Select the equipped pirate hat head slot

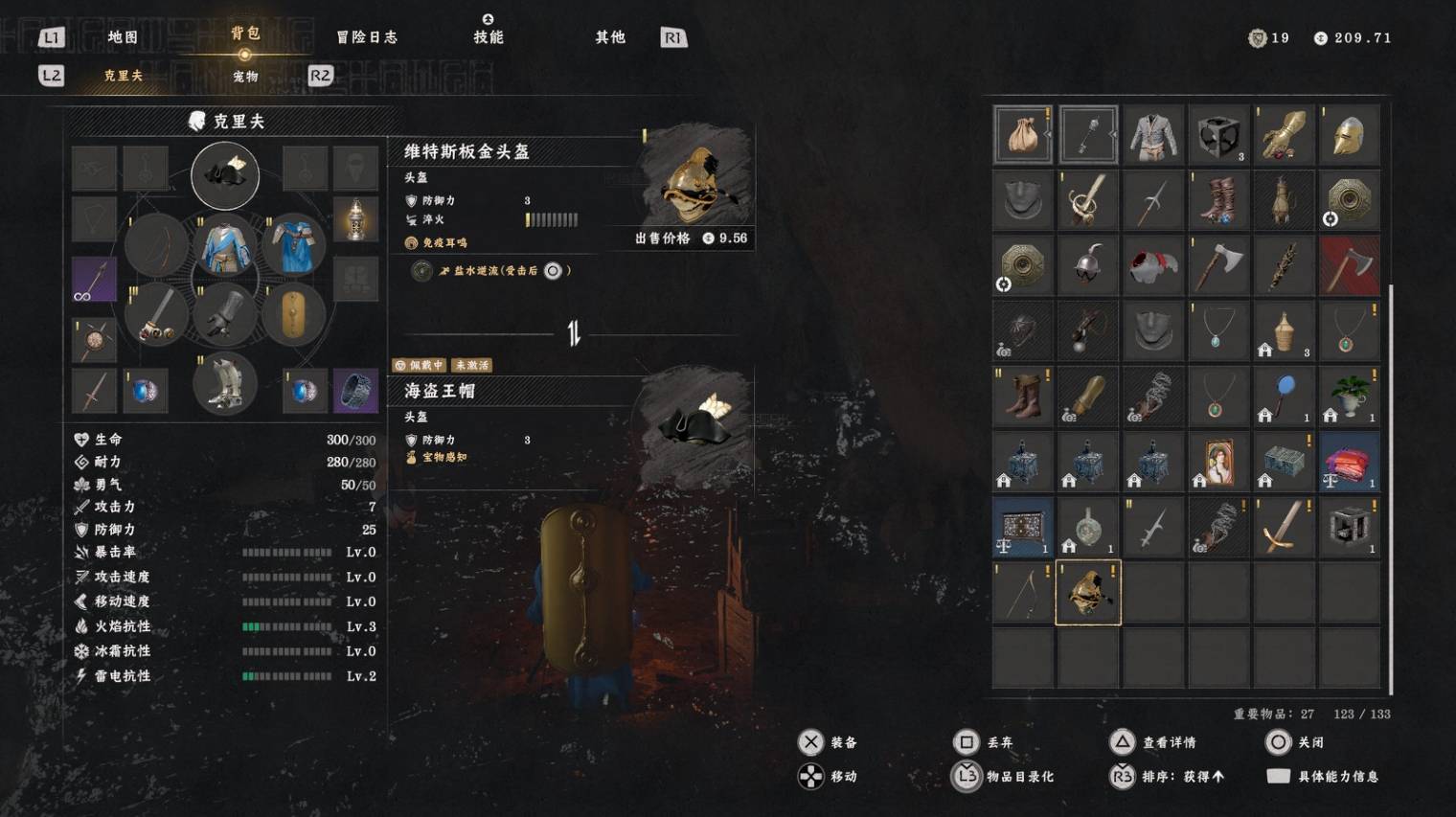pos(225,175)
